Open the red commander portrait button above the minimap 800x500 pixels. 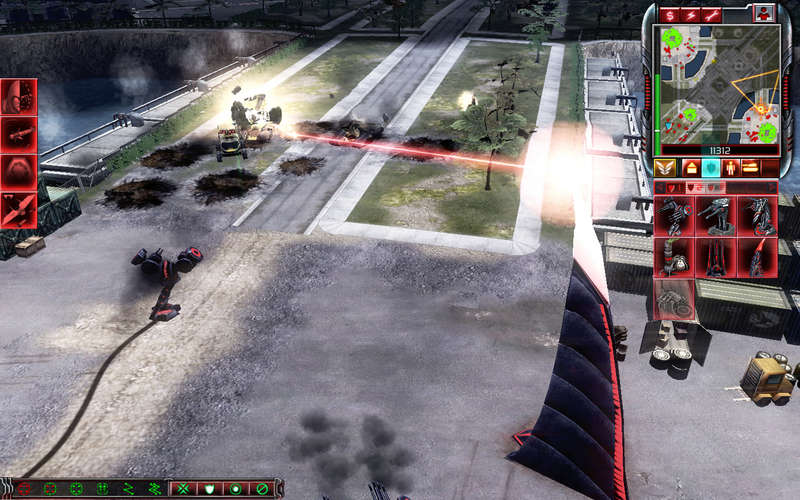pyautogui.click(x=764, y=13)
